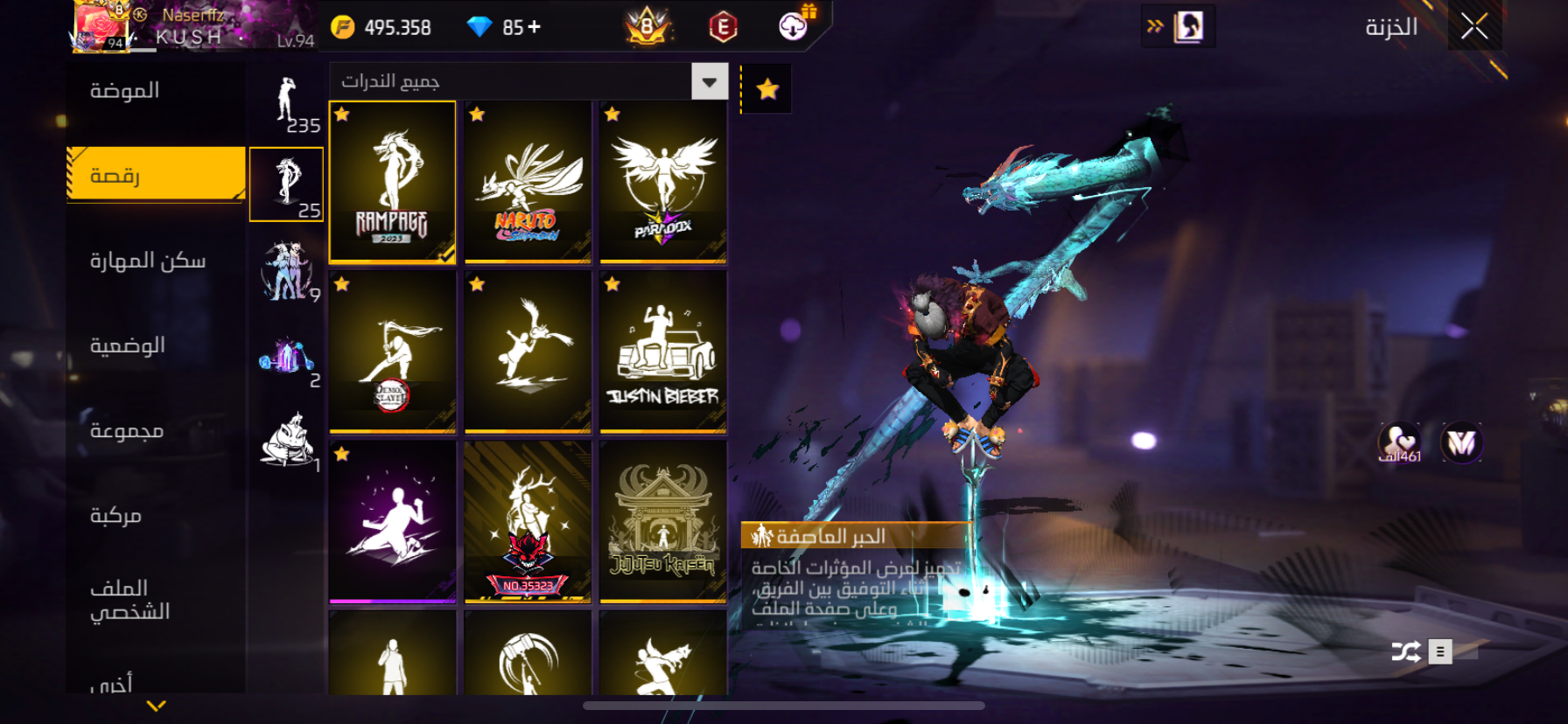The image size is (1568, 724).
Task: Choose the Jujutsu Kaisen shrine emote
Action: pos(663,521)
